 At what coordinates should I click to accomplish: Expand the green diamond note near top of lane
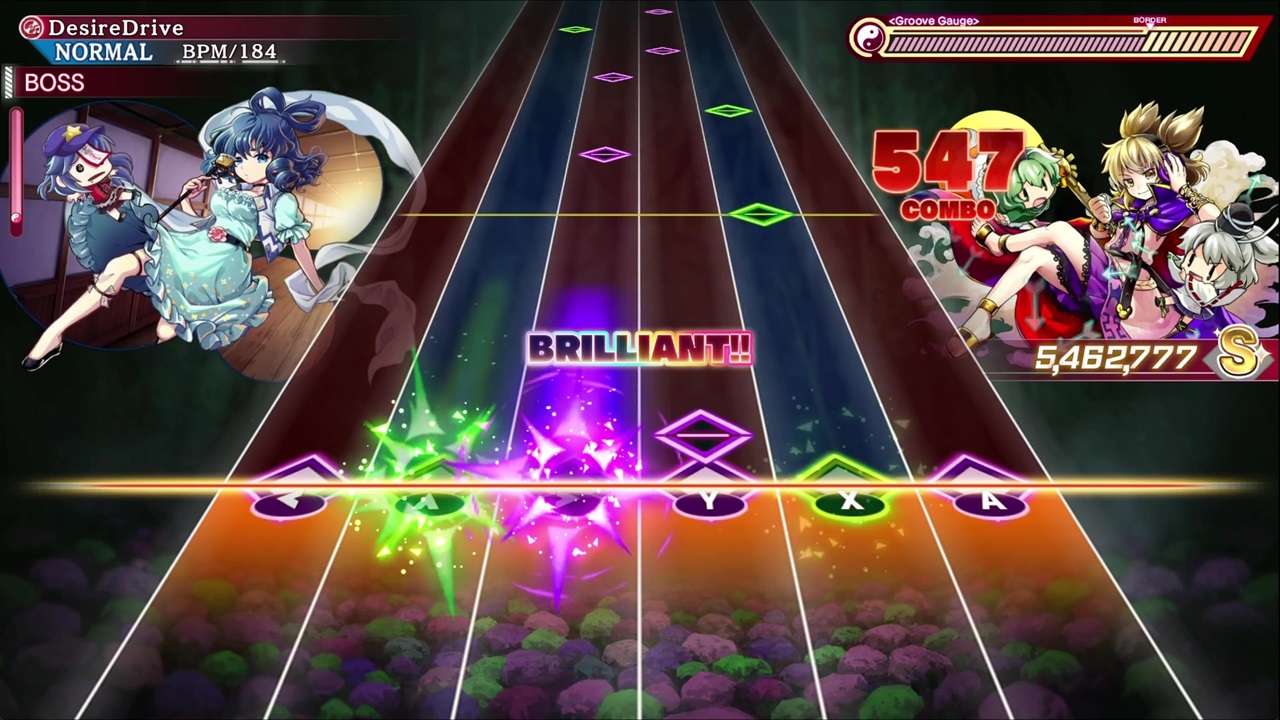tap(575, 29)
